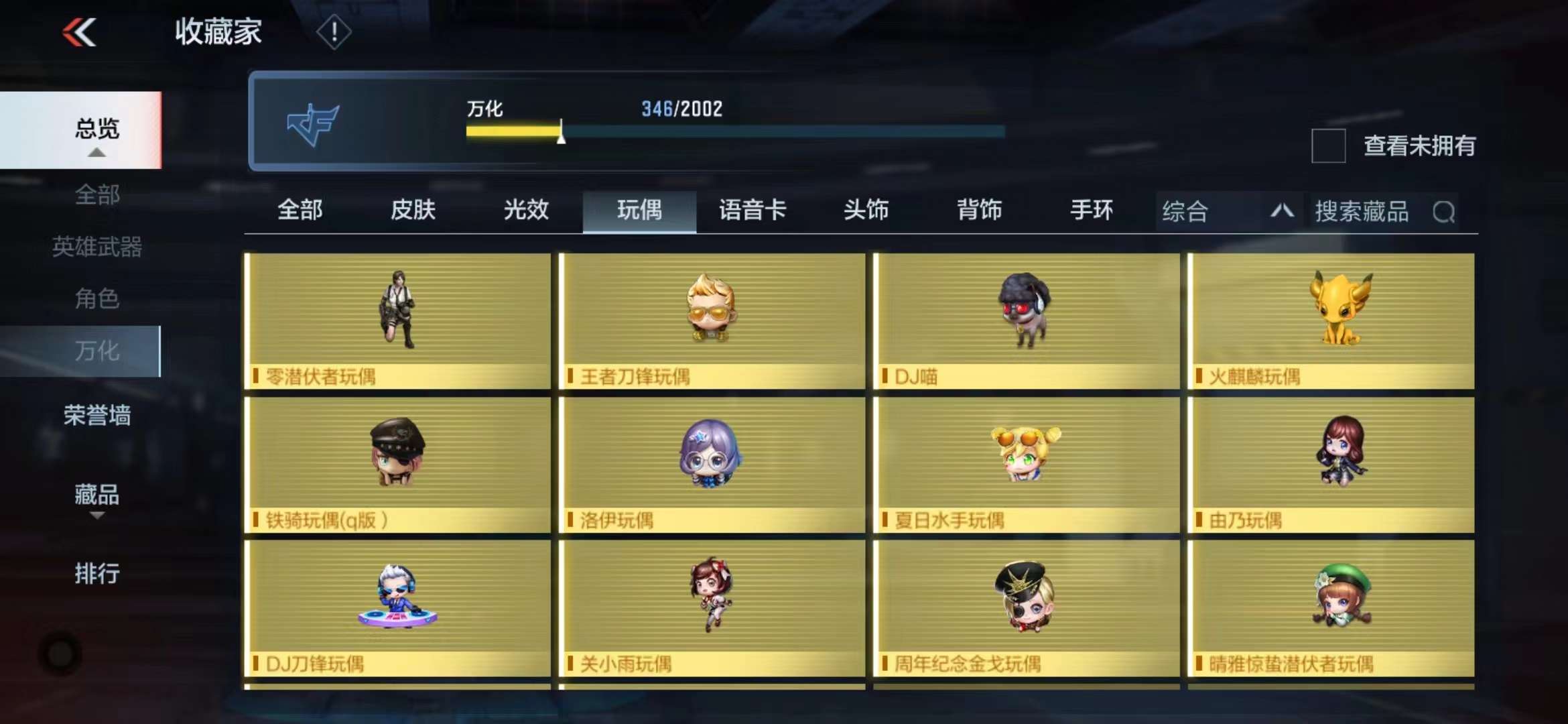This screenshot has height=724, width=1568.
Task: Go back with the double-arrow button
Action: point(80,32)
